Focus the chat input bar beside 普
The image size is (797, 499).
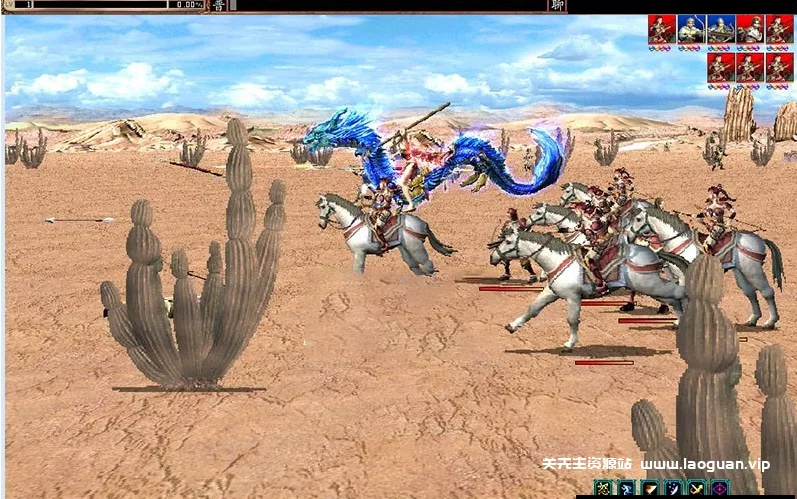tap(390, 6)
